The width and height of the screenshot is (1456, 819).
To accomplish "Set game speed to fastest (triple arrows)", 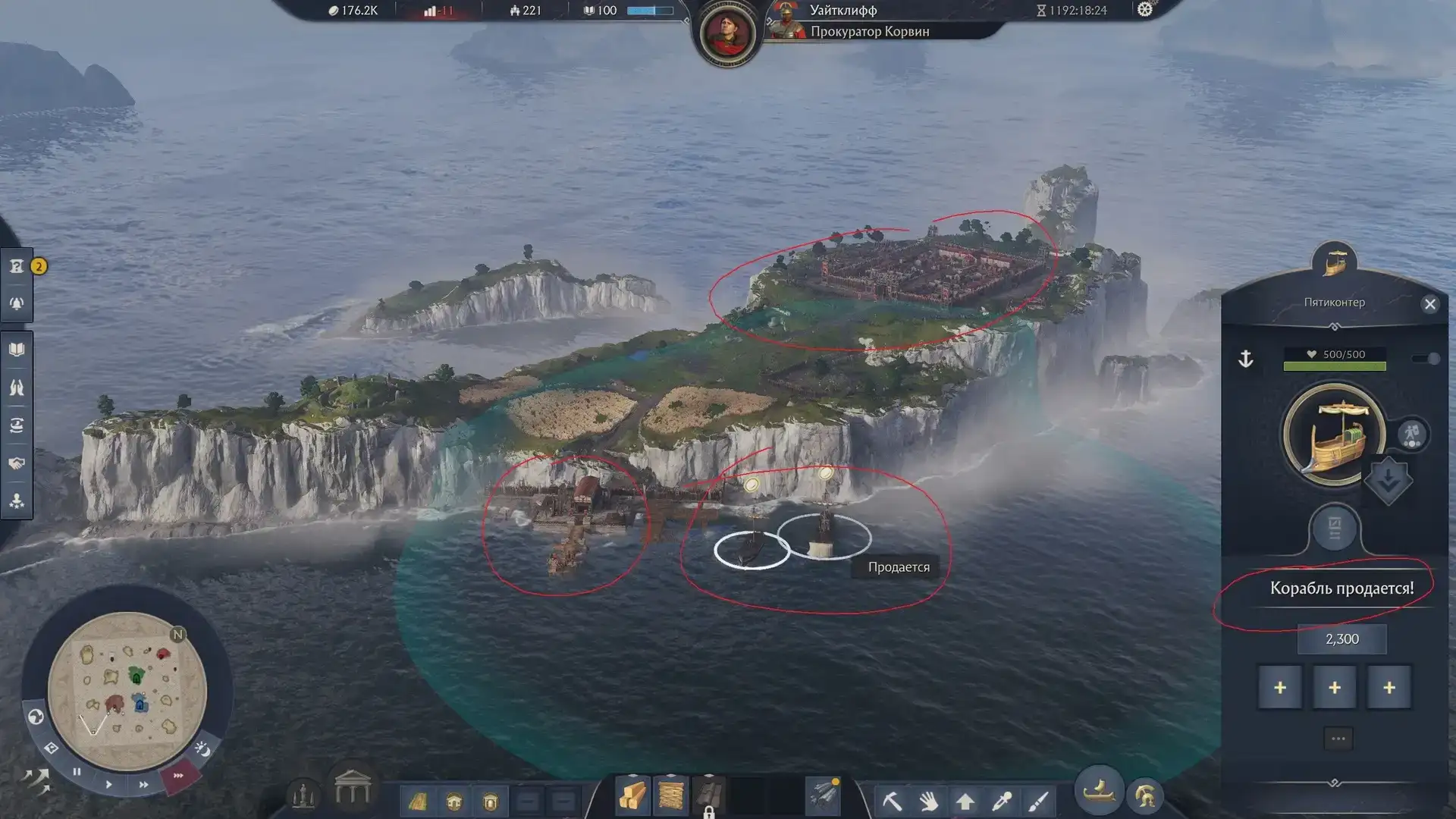I will 178,776.
